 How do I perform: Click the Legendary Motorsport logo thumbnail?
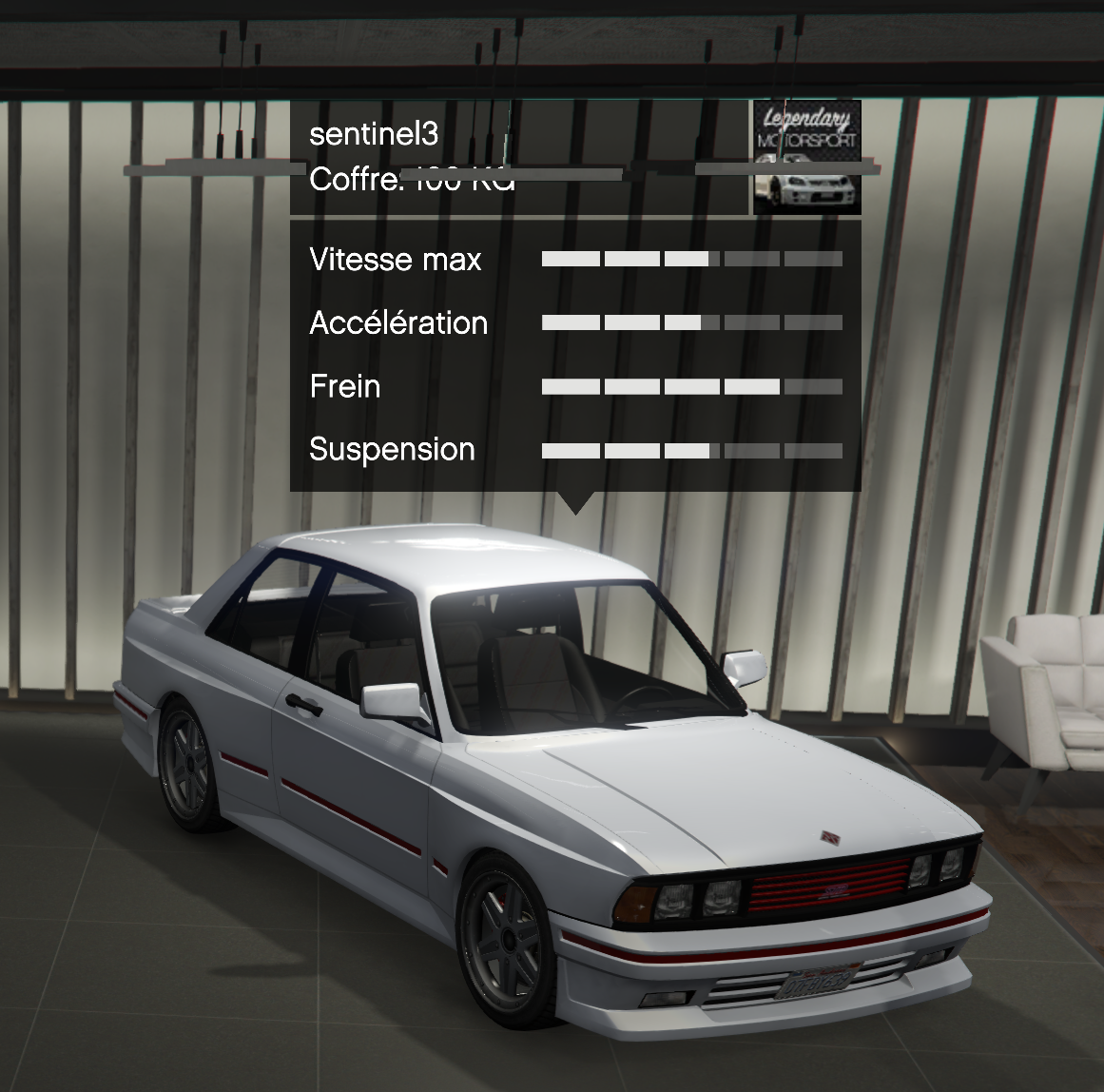point(806,158)
